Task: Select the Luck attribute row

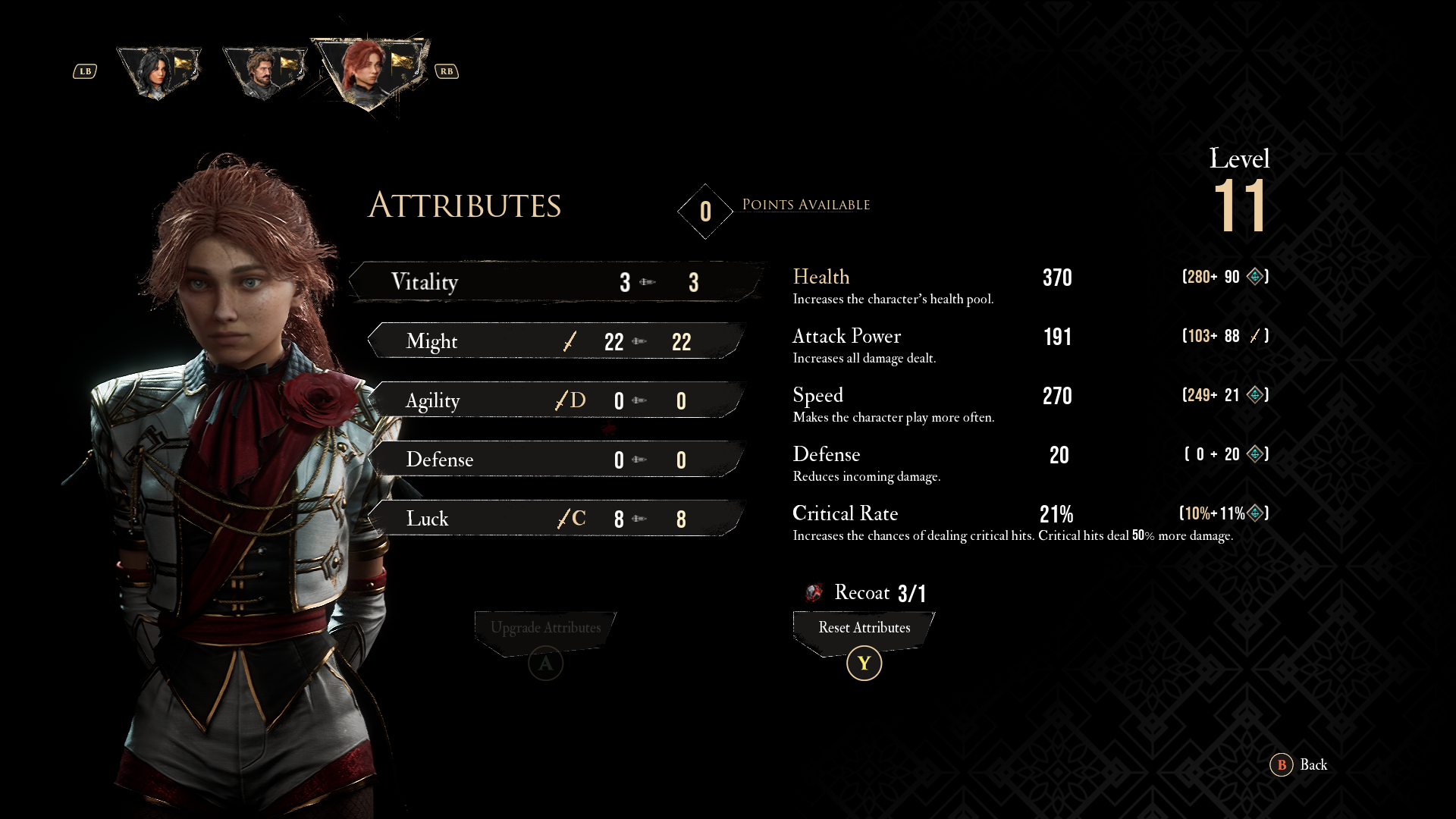Action: click(x=557, y=519)
